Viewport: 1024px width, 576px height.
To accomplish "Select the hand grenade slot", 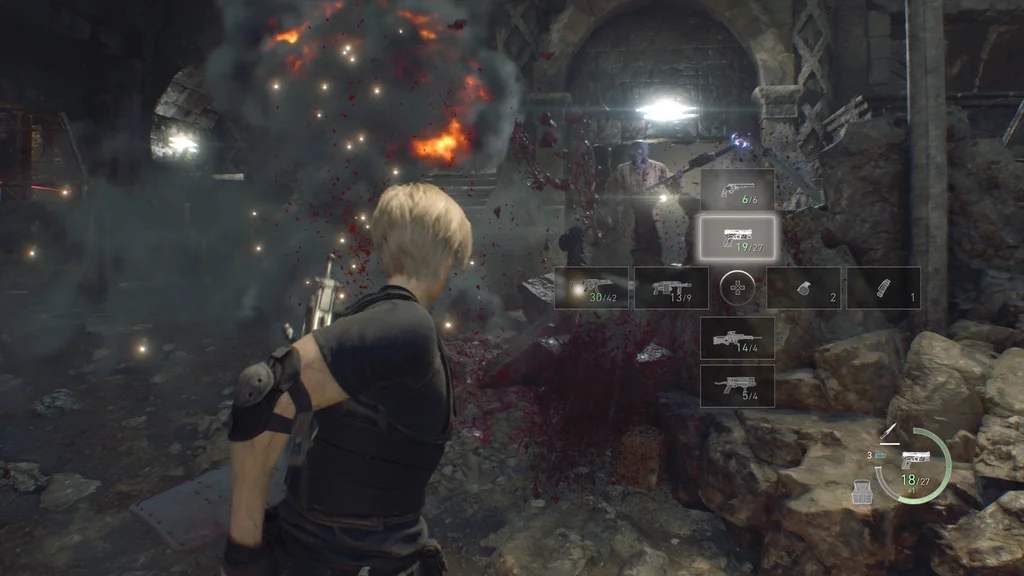I will tap(803, 288).
